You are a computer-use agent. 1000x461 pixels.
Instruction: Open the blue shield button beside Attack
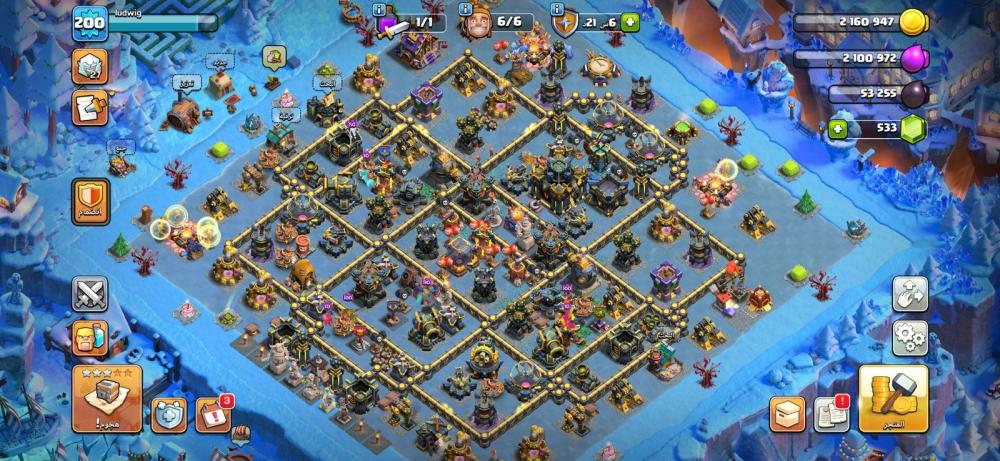pos(167,414)
